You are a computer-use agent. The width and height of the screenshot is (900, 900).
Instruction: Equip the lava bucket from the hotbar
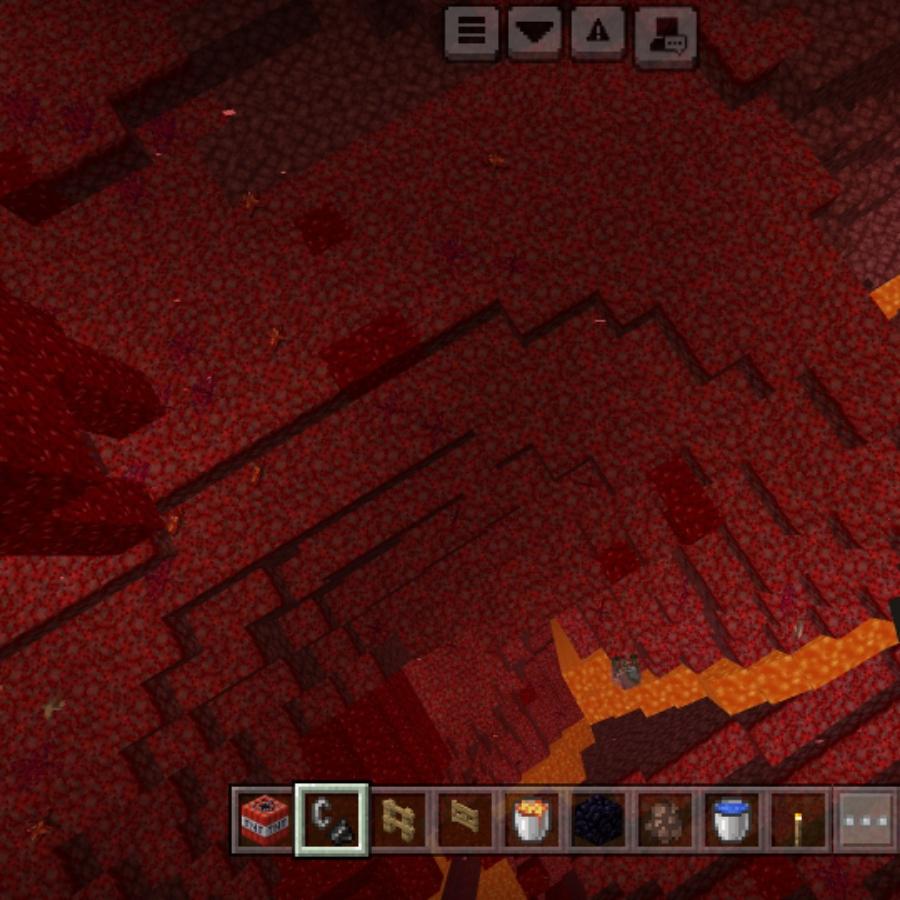coord(532,820)
